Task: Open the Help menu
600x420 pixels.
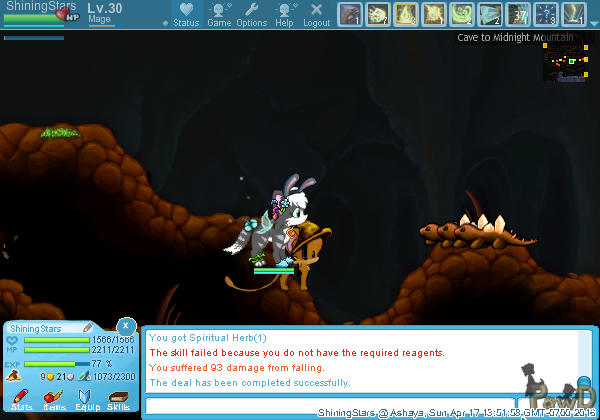Action: click(284, 14)
